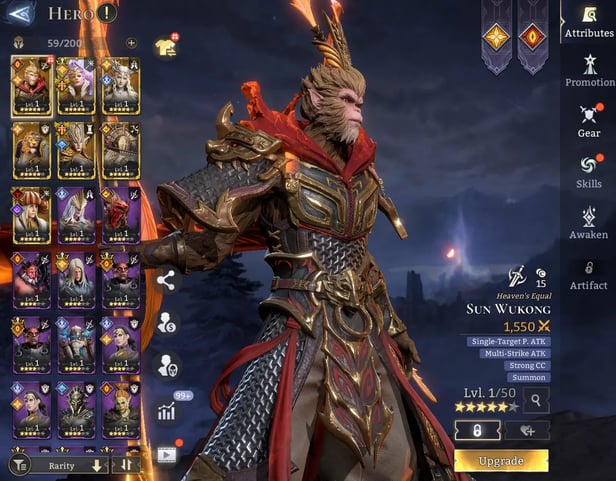The height and width of the screenshot is (481, 616).
Task: Open the Gear tab
Action: pos(589,119)
